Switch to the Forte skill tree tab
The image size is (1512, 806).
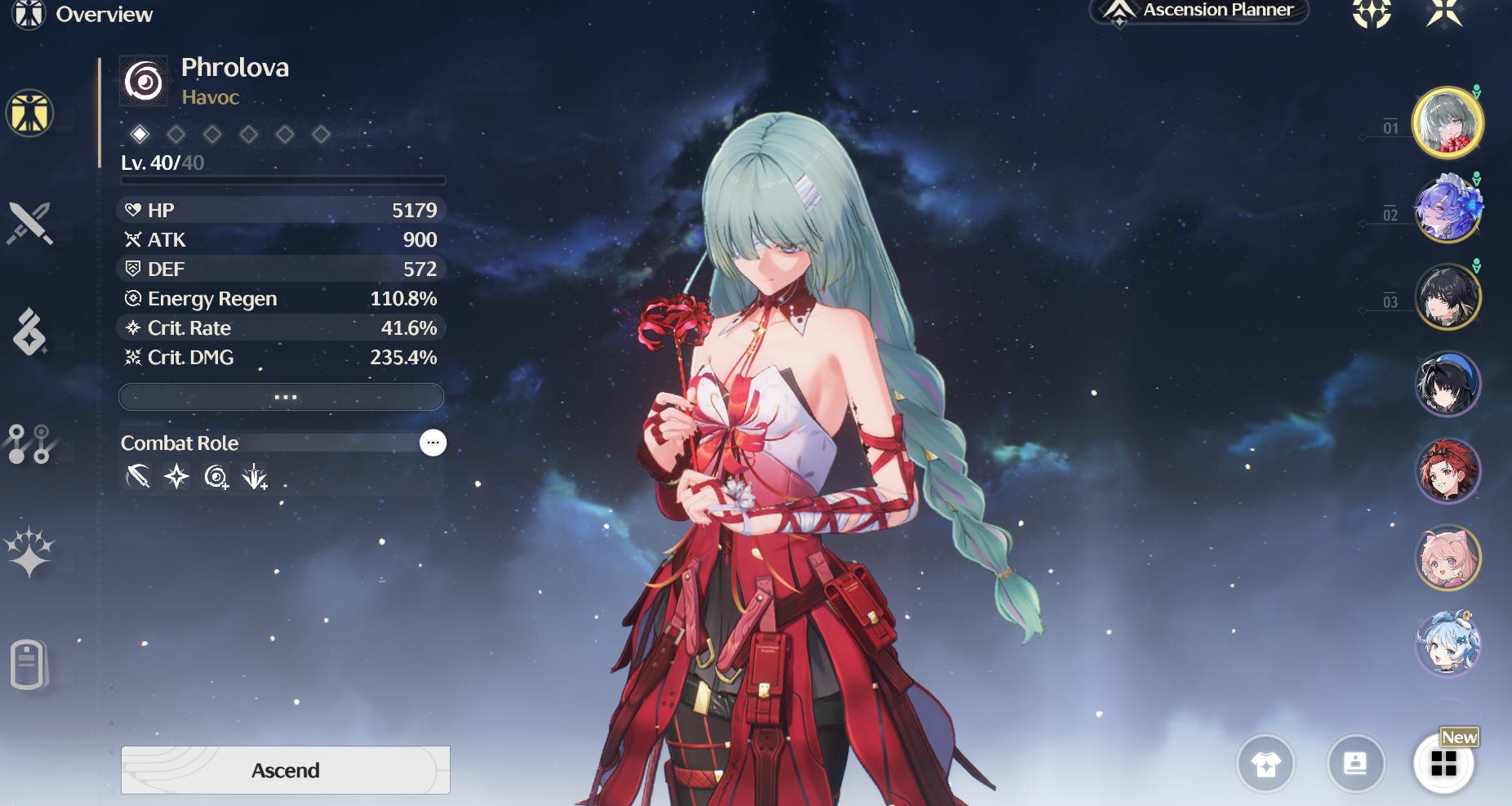[x=29, y=443]
